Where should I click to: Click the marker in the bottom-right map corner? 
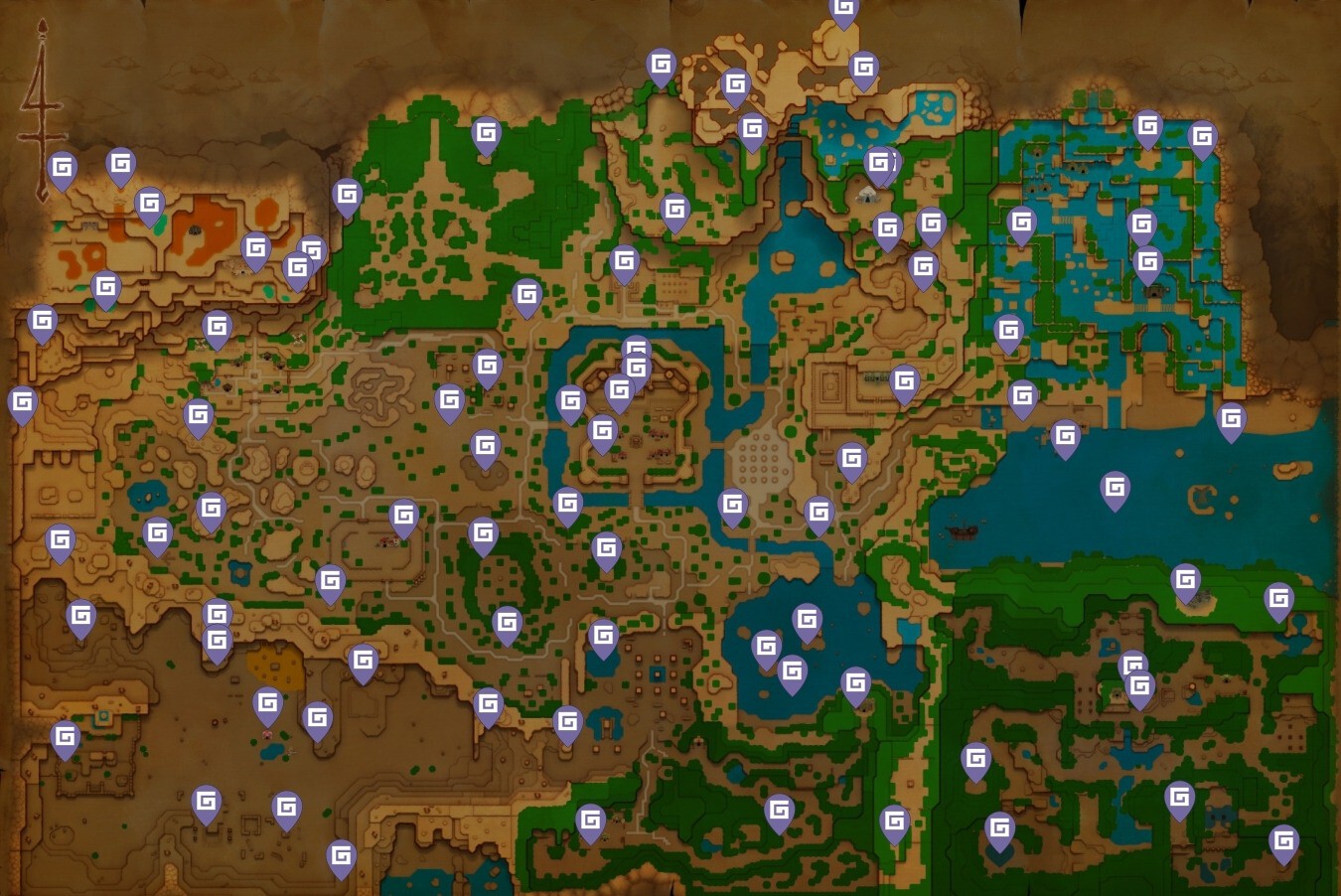point(1284,839)
